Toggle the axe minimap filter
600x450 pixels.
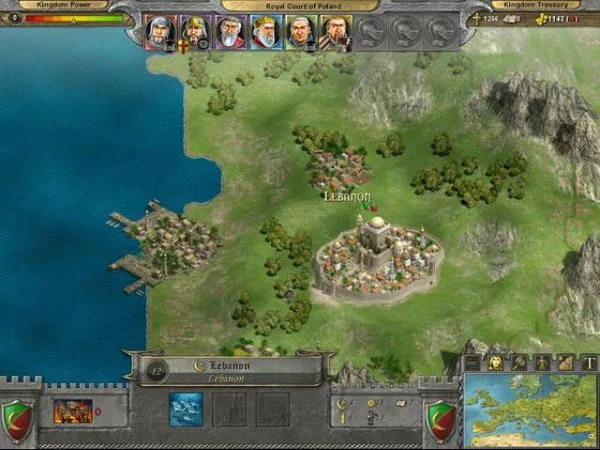[x=518, y=362]
